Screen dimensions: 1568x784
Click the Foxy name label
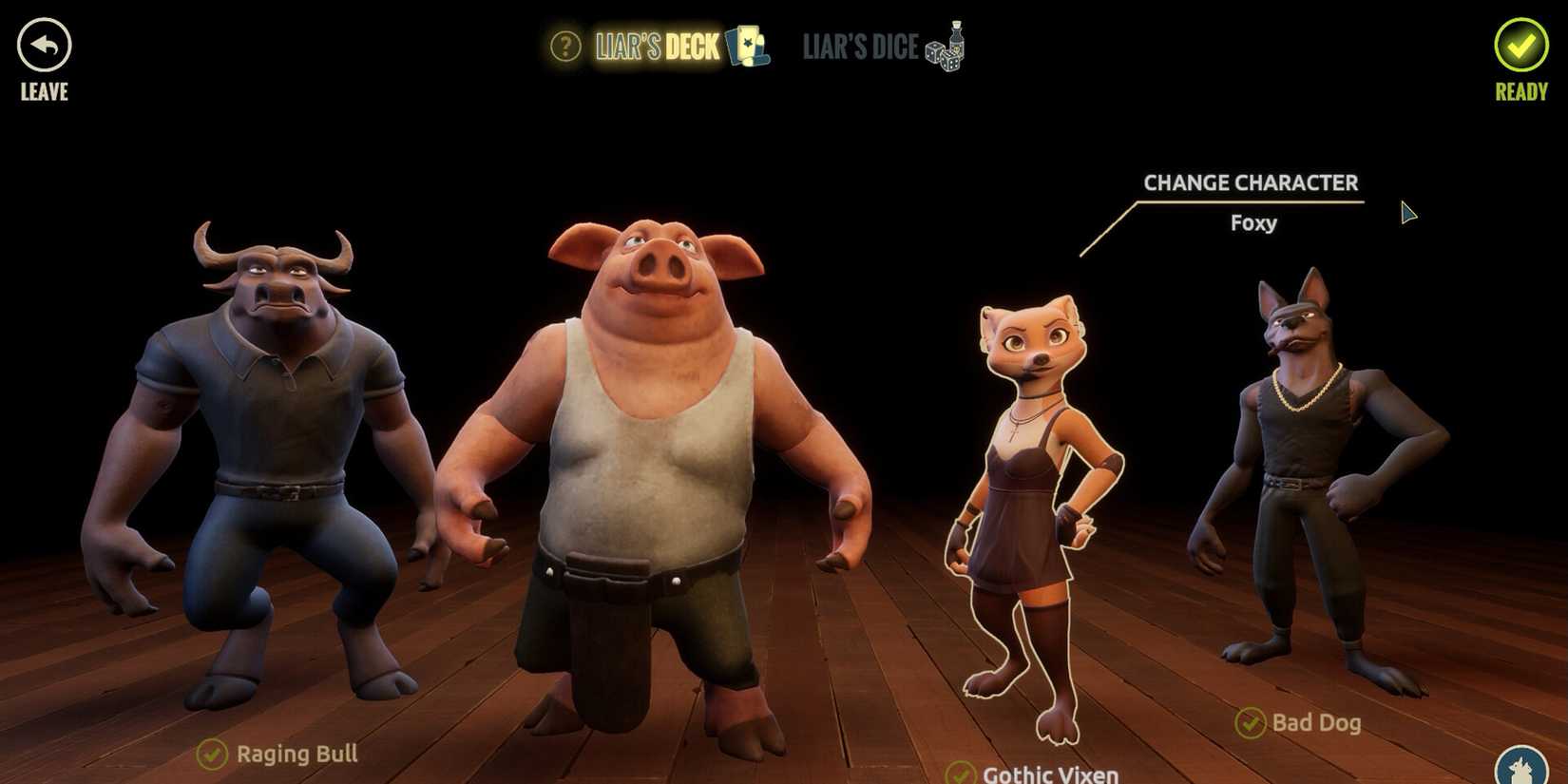pyautogui.click(x=1252, y=223)
